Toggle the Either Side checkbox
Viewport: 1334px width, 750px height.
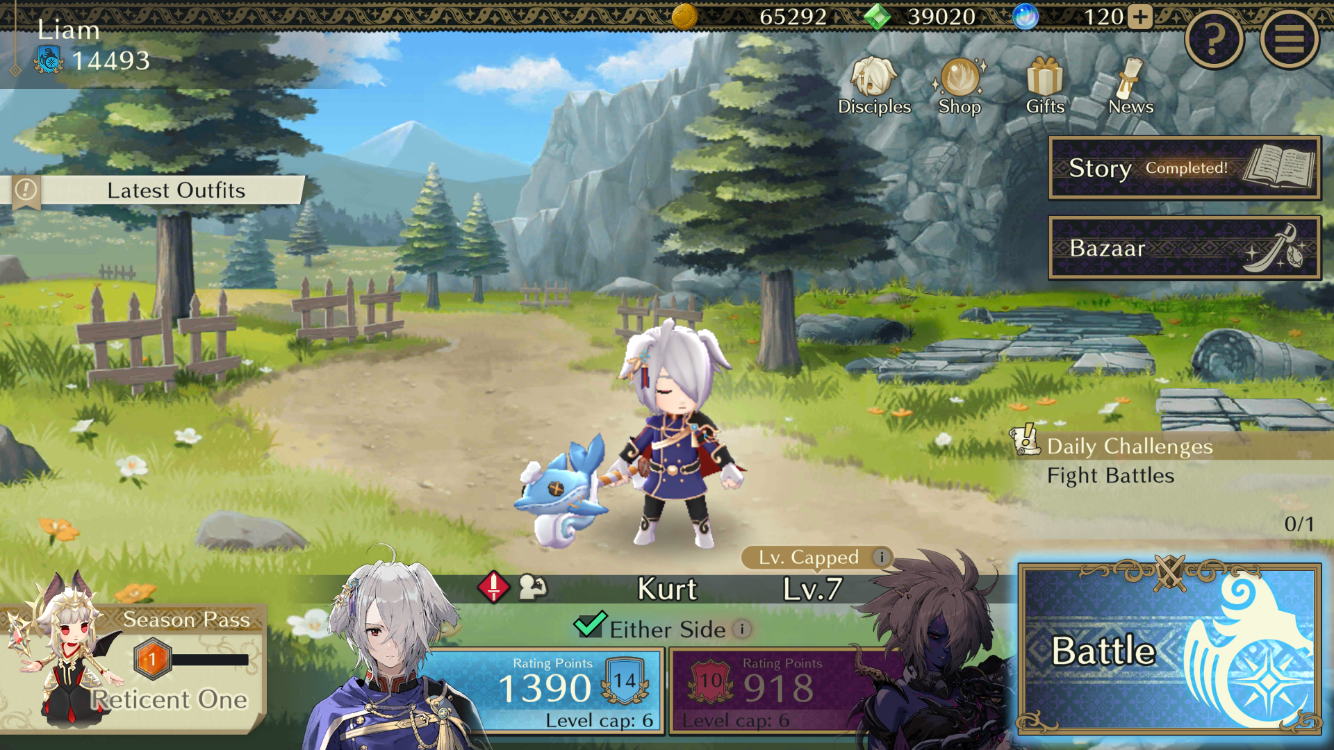tap(589, 626)
